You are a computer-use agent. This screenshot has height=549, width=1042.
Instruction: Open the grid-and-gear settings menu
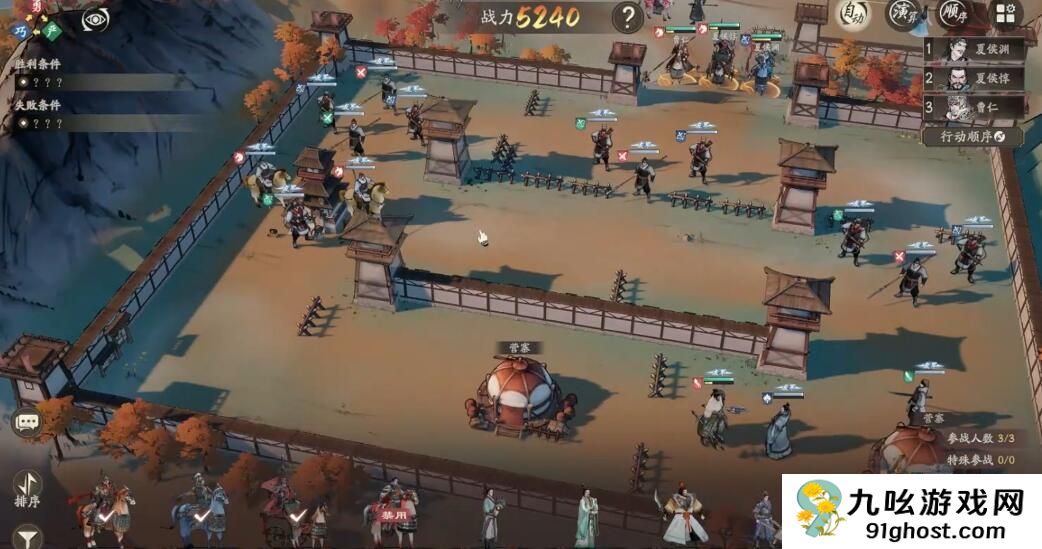[x=1006, y=14]
